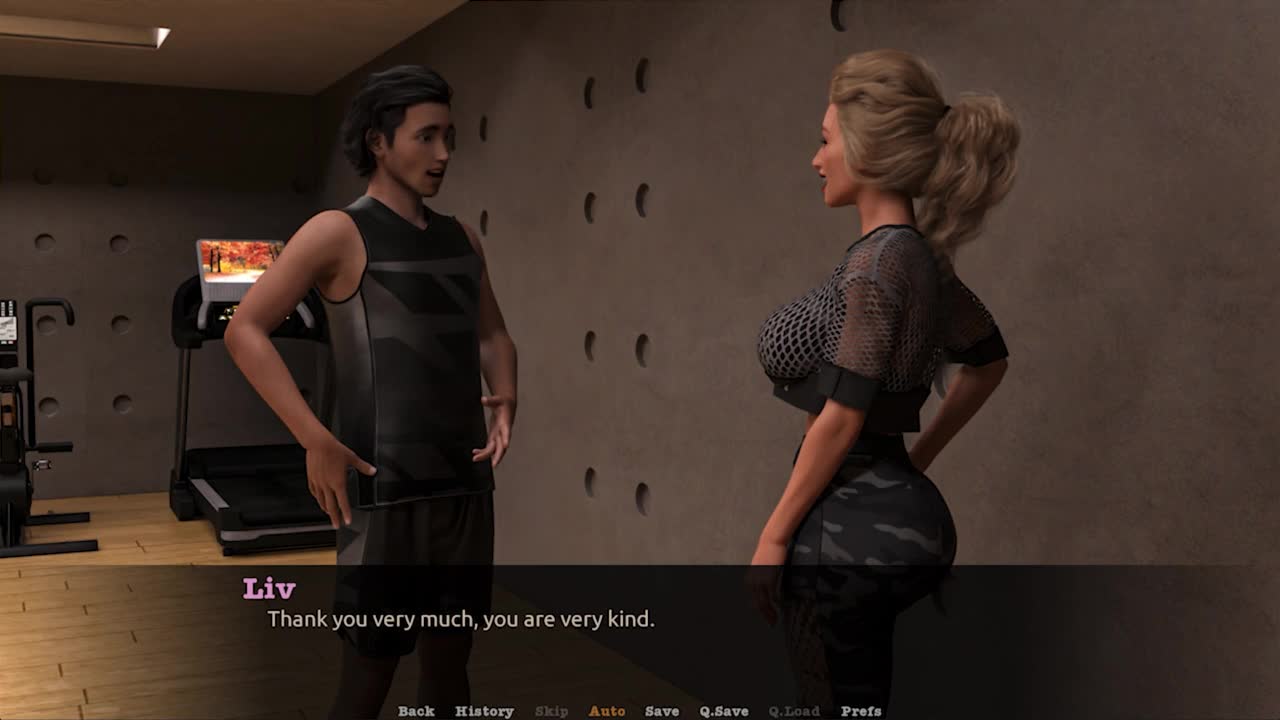Open Prefs settings menu

[861, 711]
